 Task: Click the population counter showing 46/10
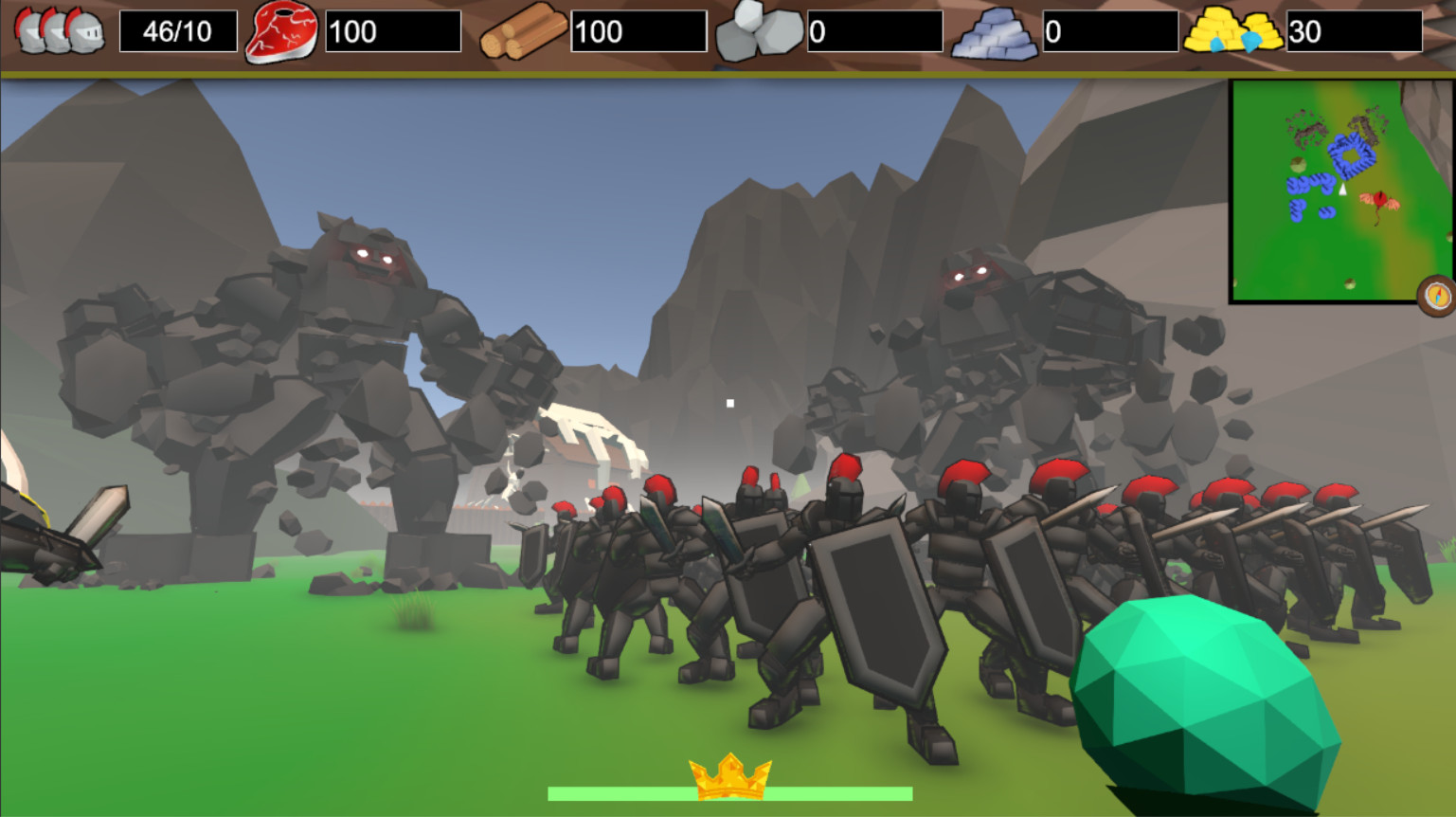175,29
